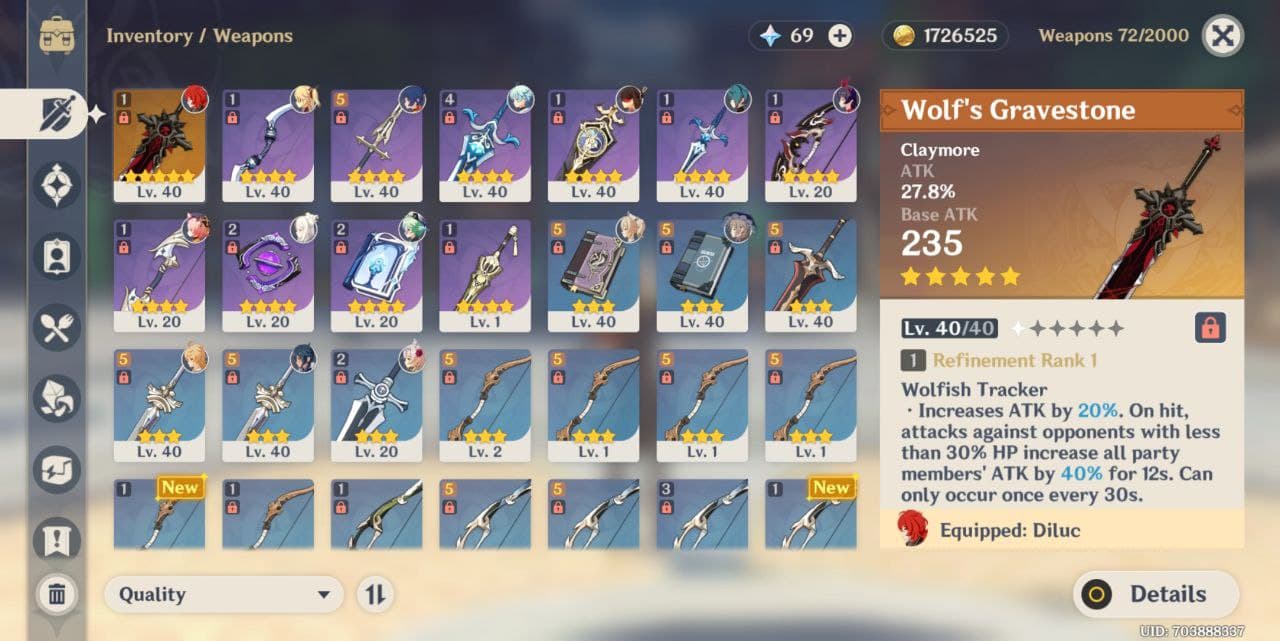Select the blue book catalyst with four stars
The height and width of the screenshot is (641, 1280).
click(x=376, y=275)
